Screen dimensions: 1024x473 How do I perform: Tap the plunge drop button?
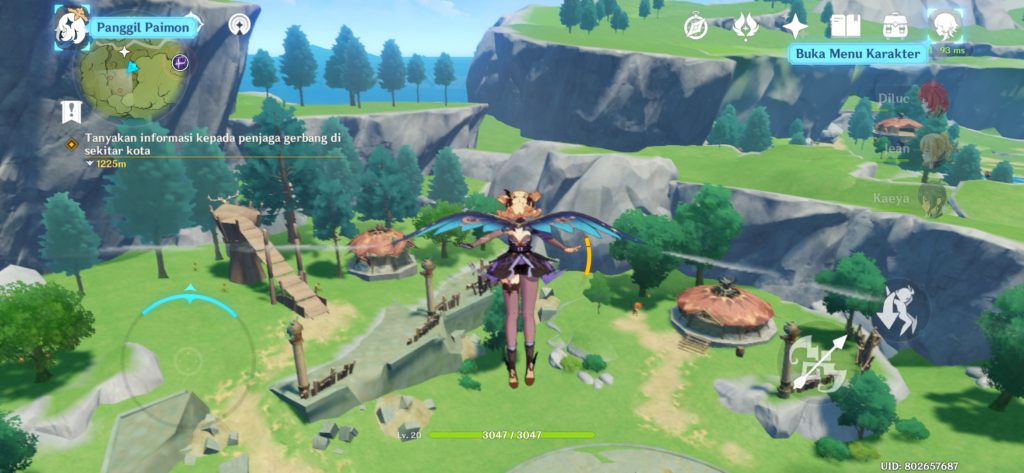896,306
